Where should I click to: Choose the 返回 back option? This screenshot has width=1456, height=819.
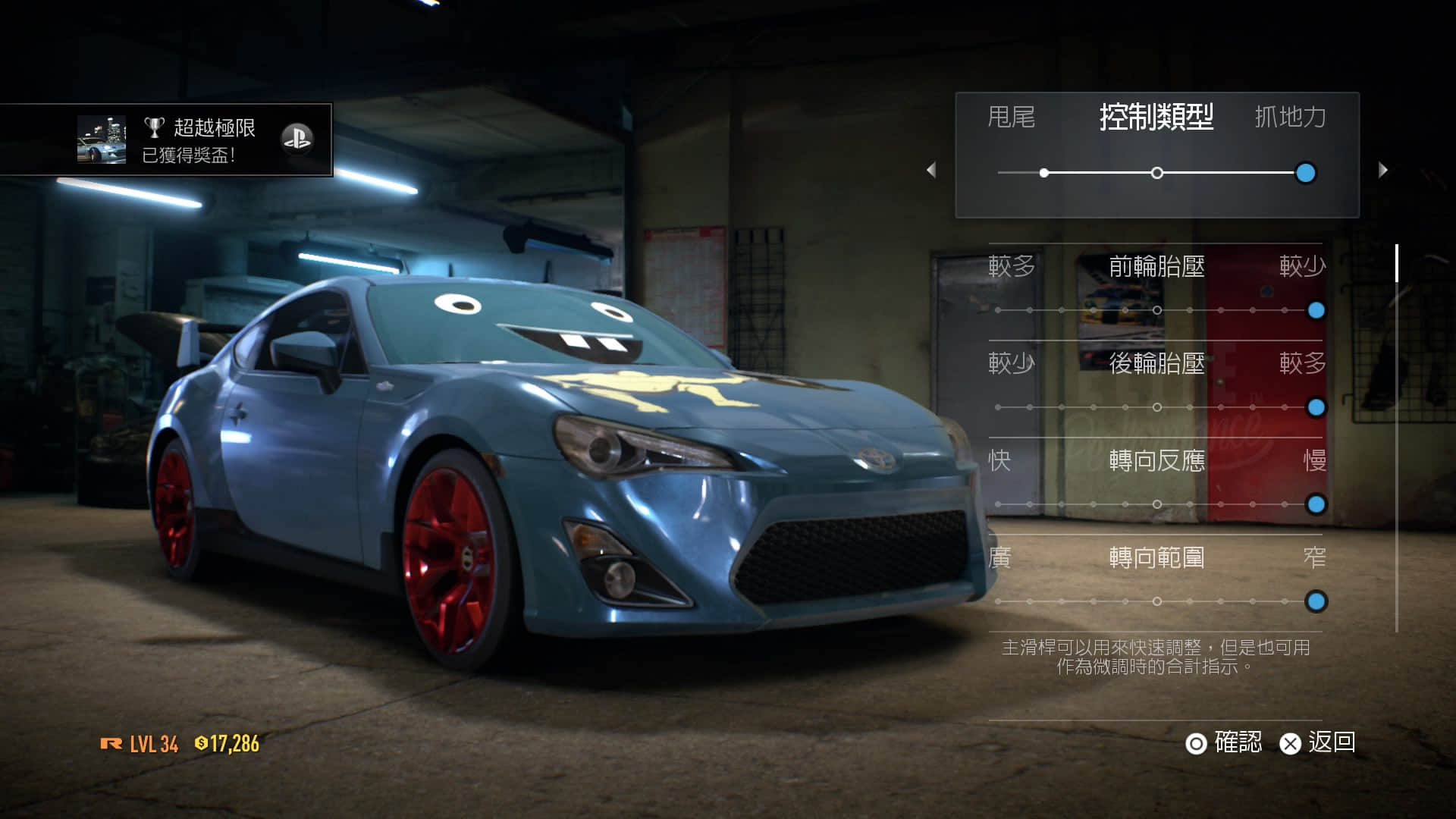(1318, 742)
